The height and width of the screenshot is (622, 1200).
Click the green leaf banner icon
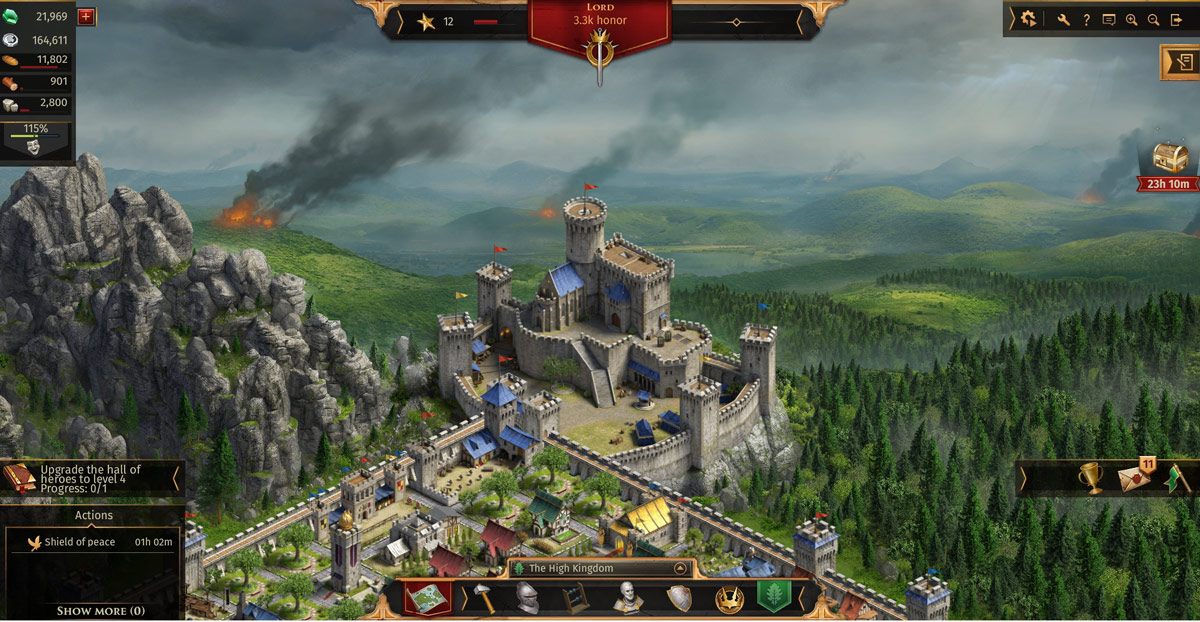pyautogui.click(x=775, y=598)
